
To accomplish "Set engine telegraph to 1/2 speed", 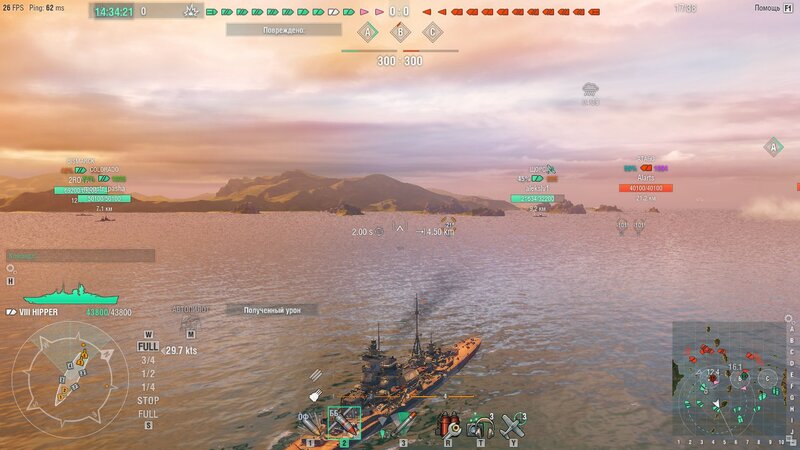I will click(x=148, y=373).
